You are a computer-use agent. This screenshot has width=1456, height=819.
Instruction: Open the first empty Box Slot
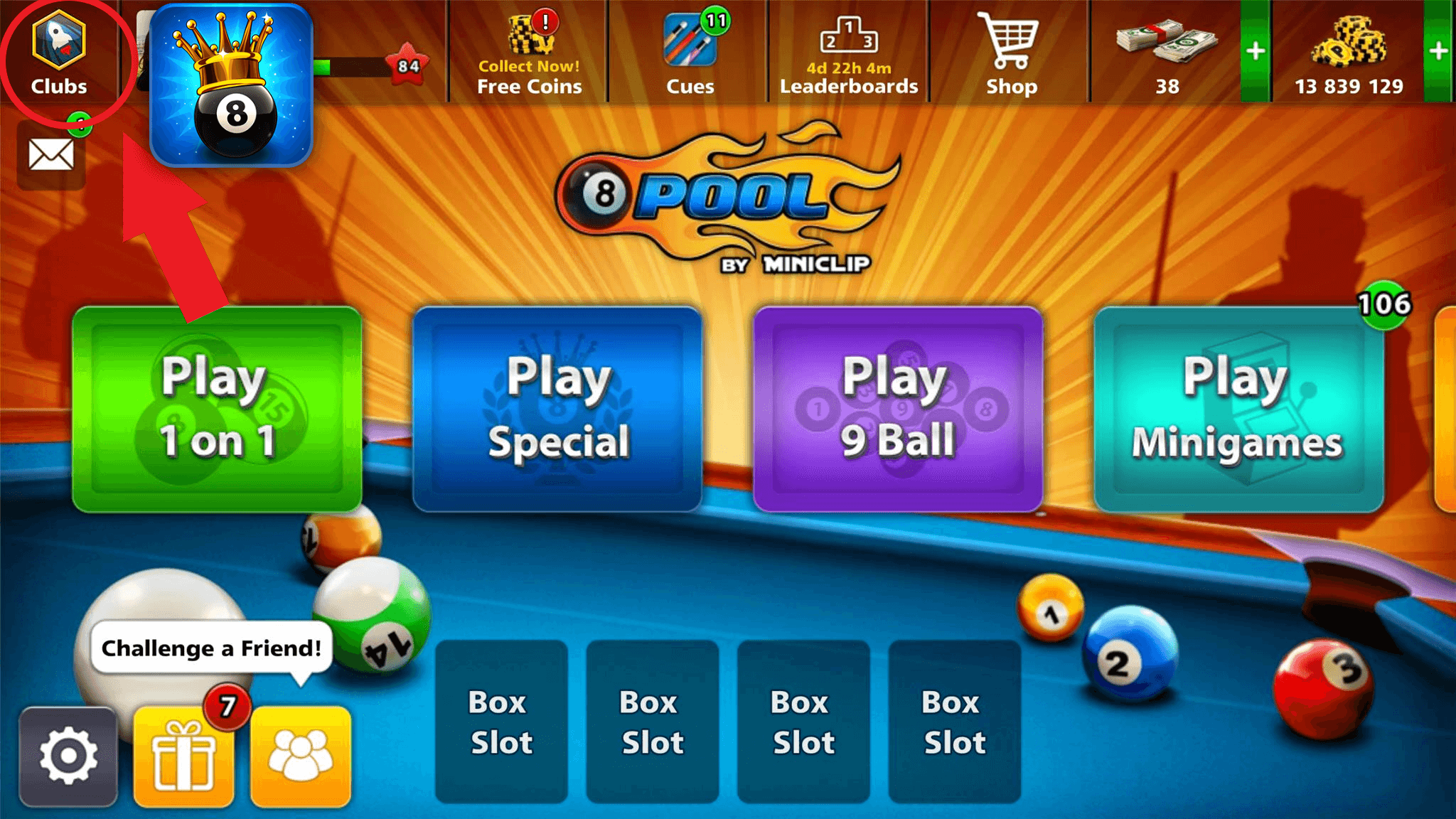tap(501, 719)
